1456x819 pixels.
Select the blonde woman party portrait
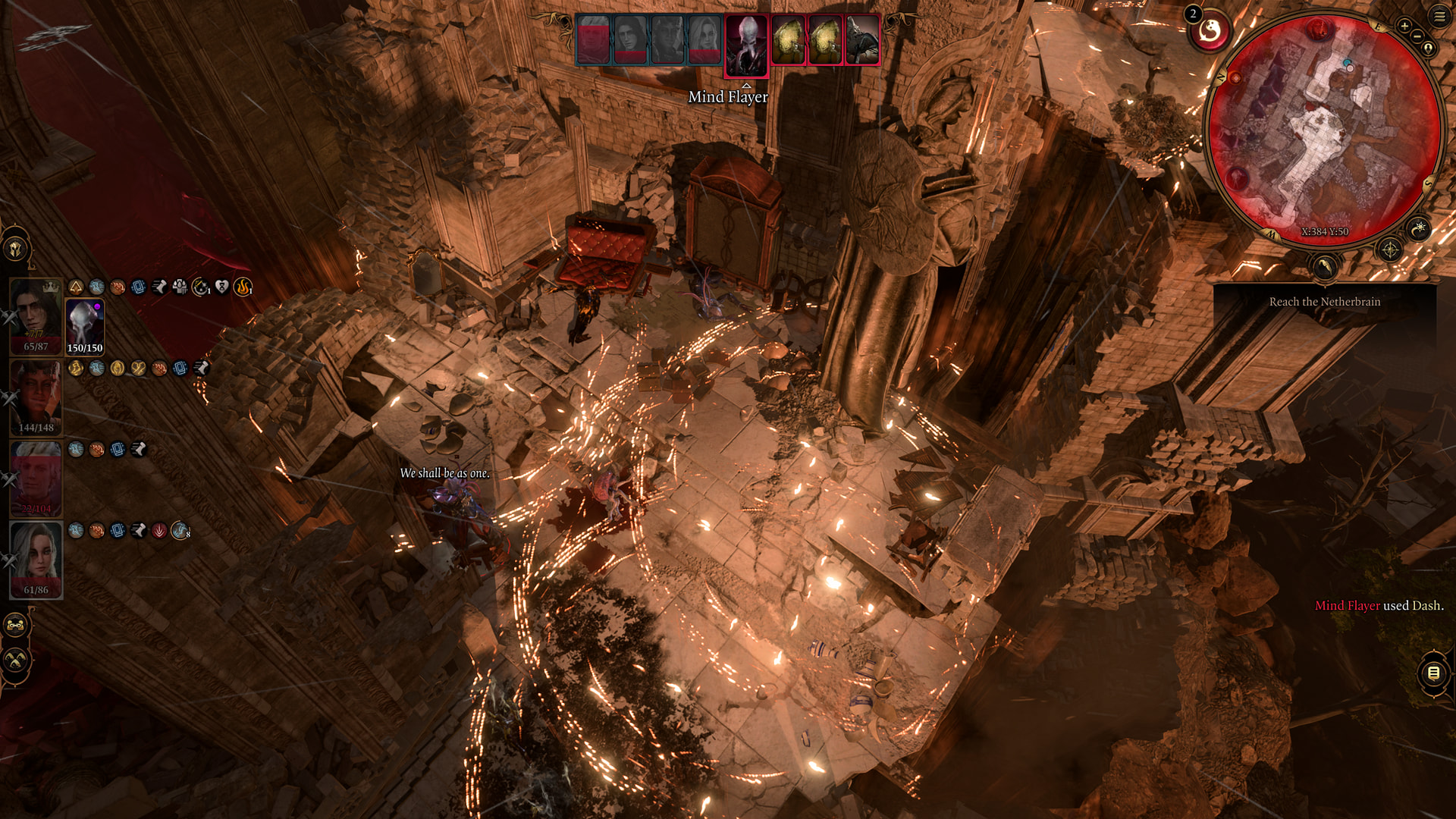point(36,559)
